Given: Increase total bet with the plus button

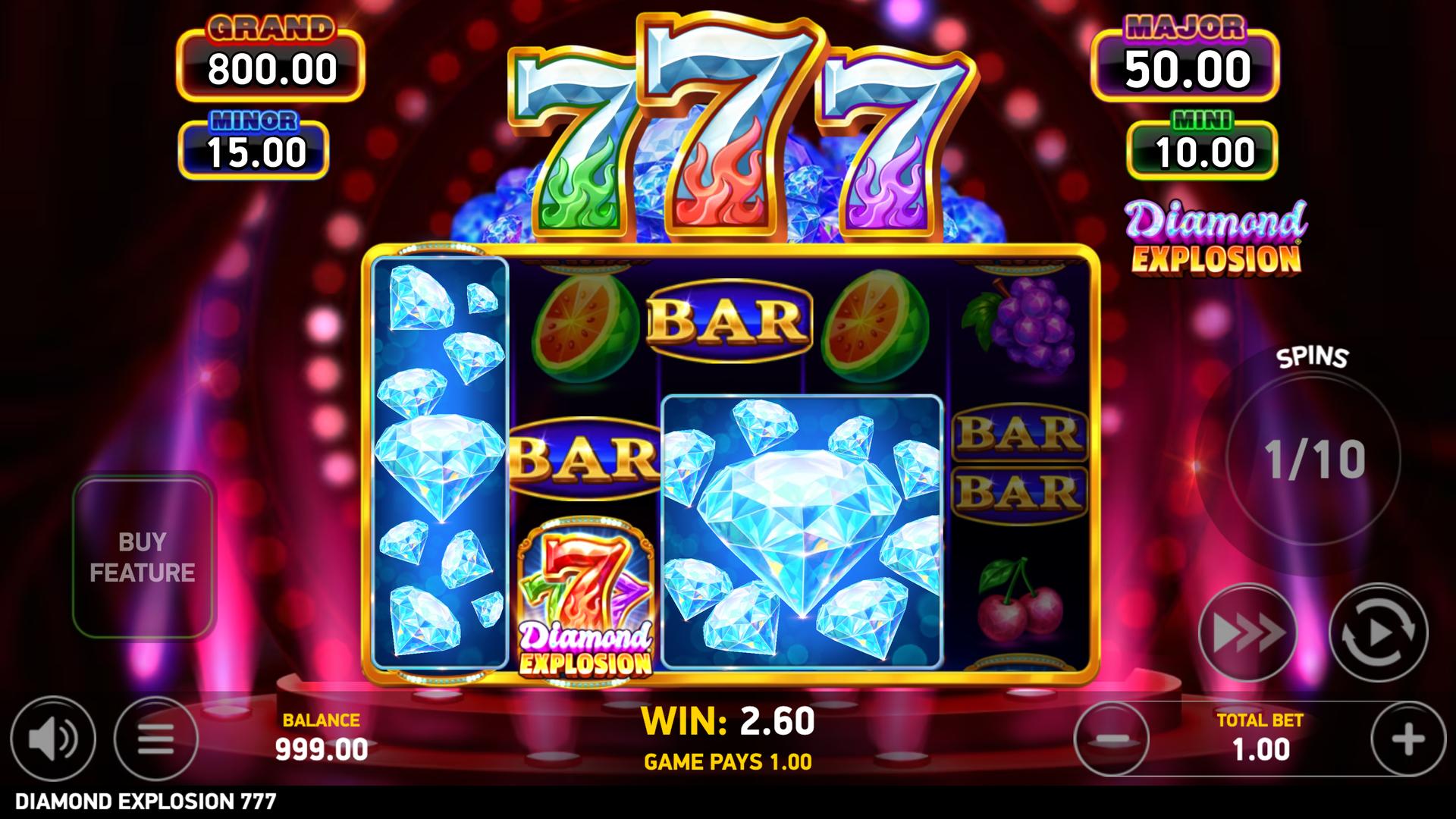Looking at the screenshot, I should [1408, 739].
